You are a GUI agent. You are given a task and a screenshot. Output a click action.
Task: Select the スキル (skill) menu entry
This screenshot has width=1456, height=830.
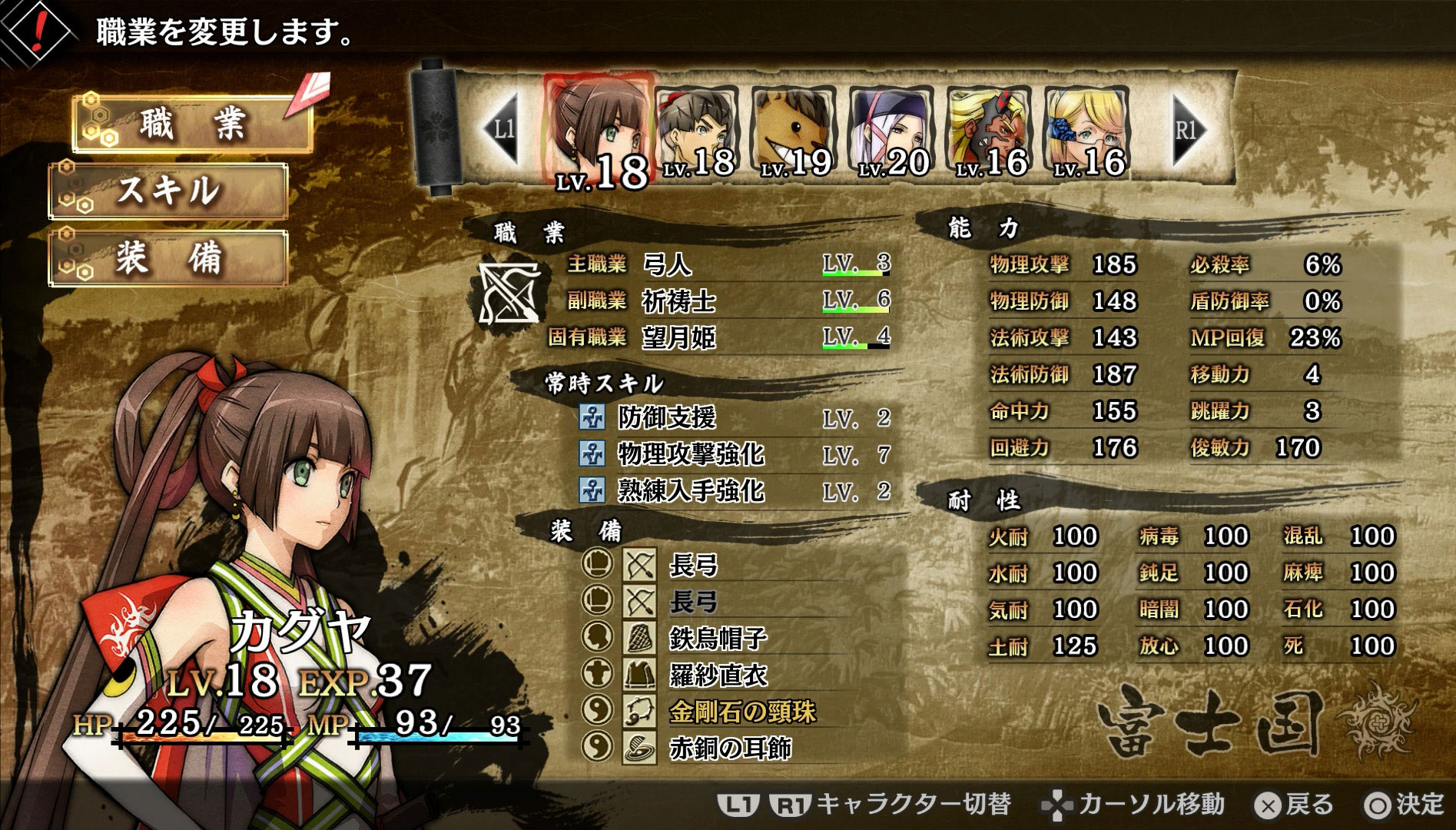click(x=169, y=191)
